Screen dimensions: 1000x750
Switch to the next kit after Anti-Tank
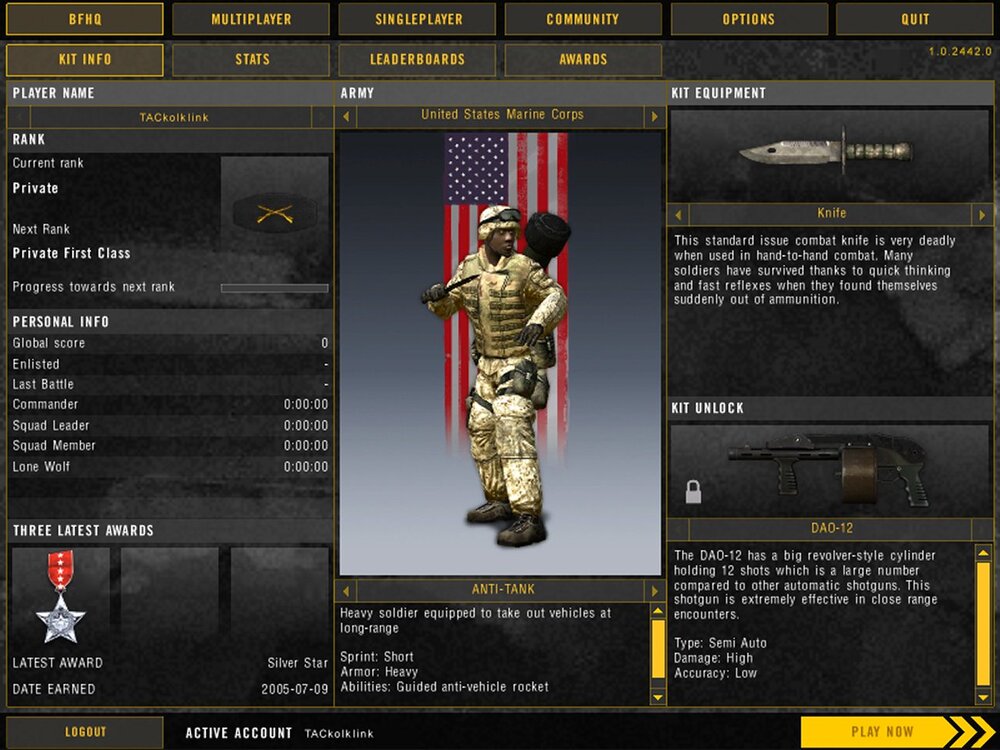(x=655, y=590)
